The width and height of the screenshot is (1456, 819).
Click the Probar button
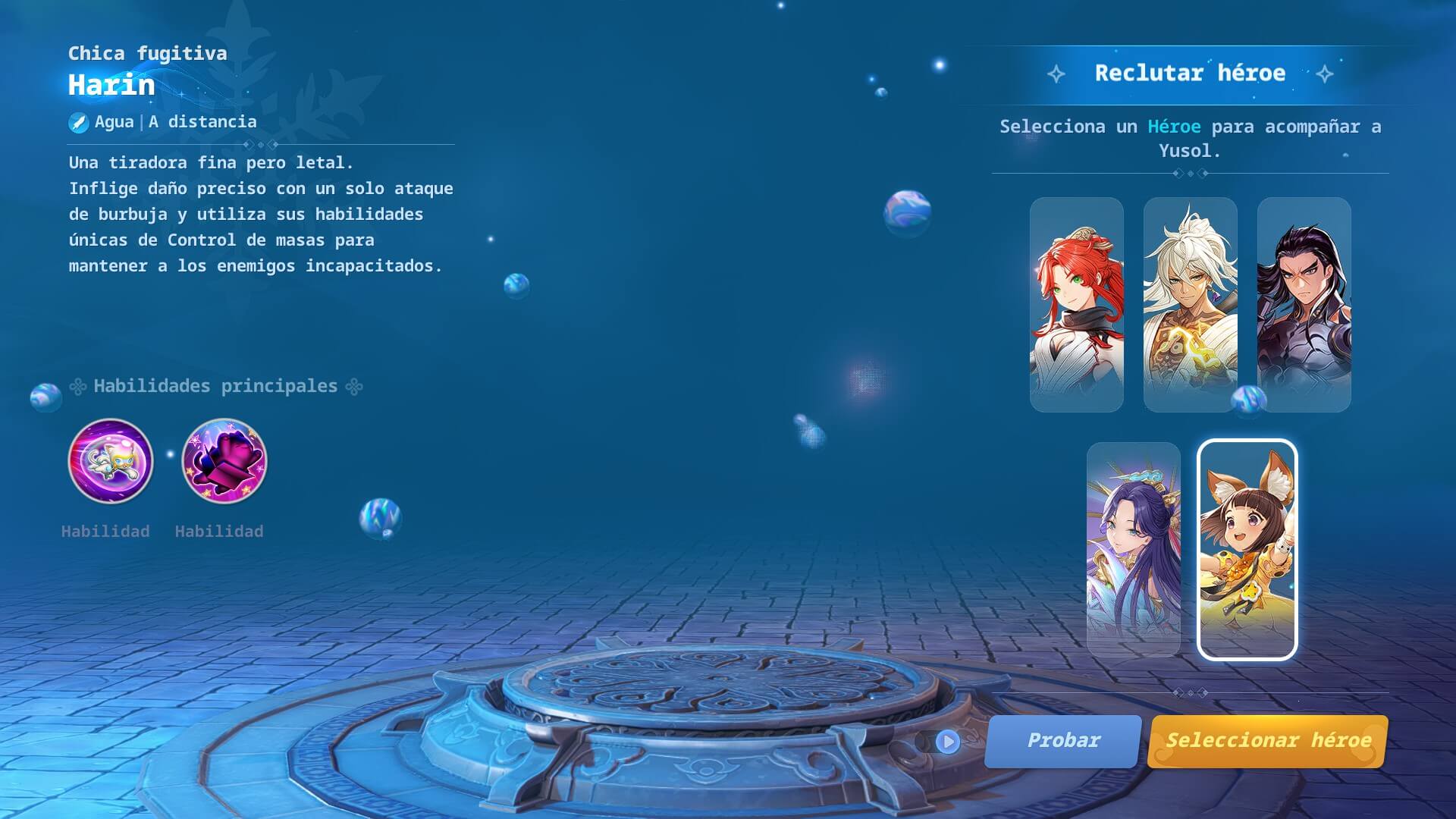pyautogui.click(x=1063, y=741)
